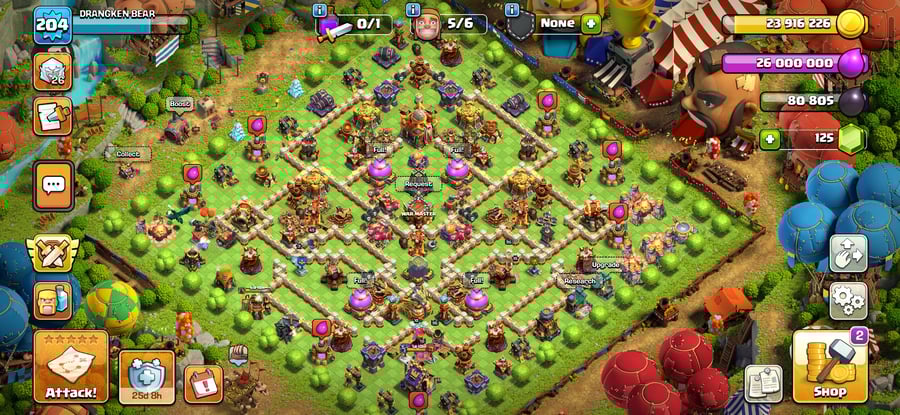Open the game settings gears
This screenshot has width=900, height=415.
848,299
